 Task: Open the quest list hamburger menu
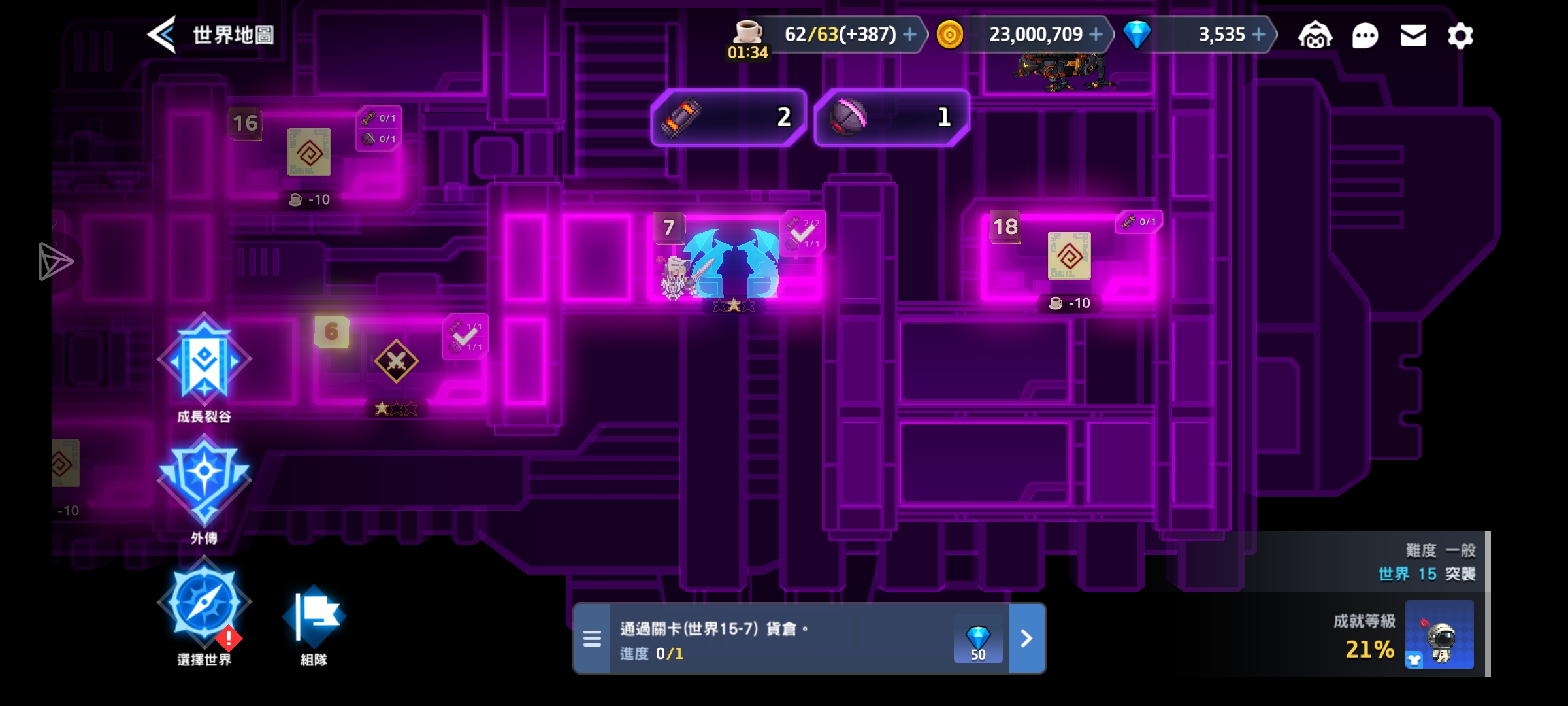click(x=592, y=638)
